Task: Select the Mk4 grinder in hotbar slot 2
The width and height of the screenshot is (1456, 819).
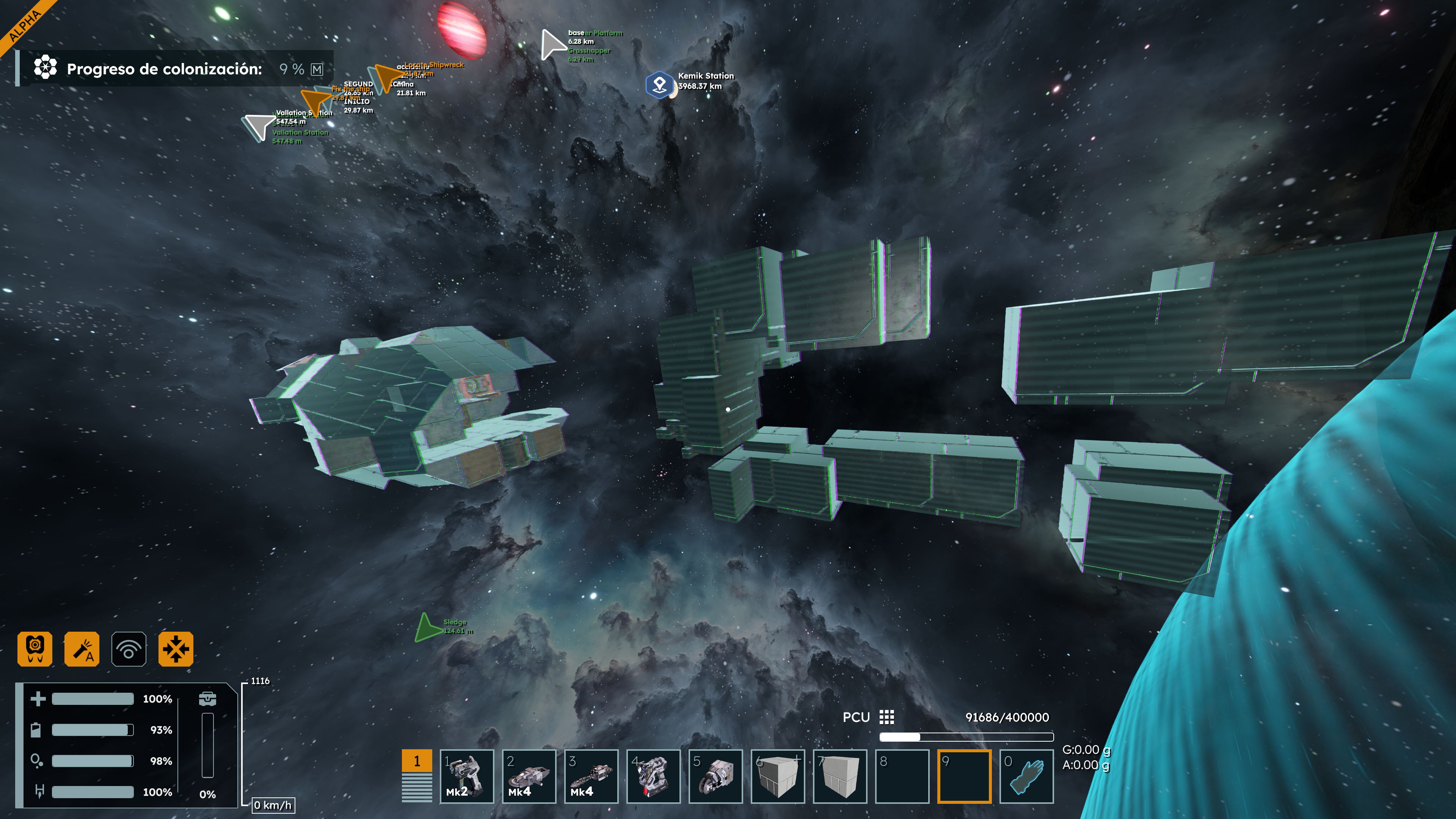Action: point(529,775)
